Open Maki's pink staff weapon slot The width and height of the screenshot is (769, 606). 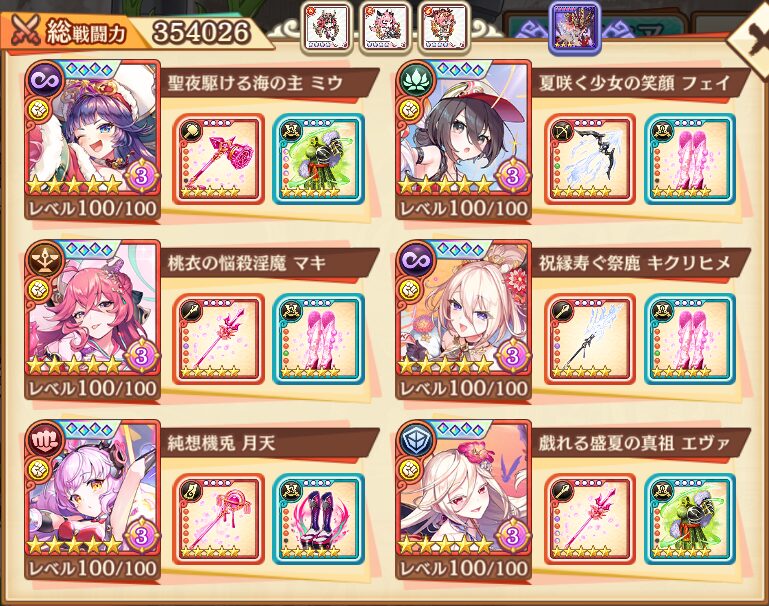coord(218,338)
